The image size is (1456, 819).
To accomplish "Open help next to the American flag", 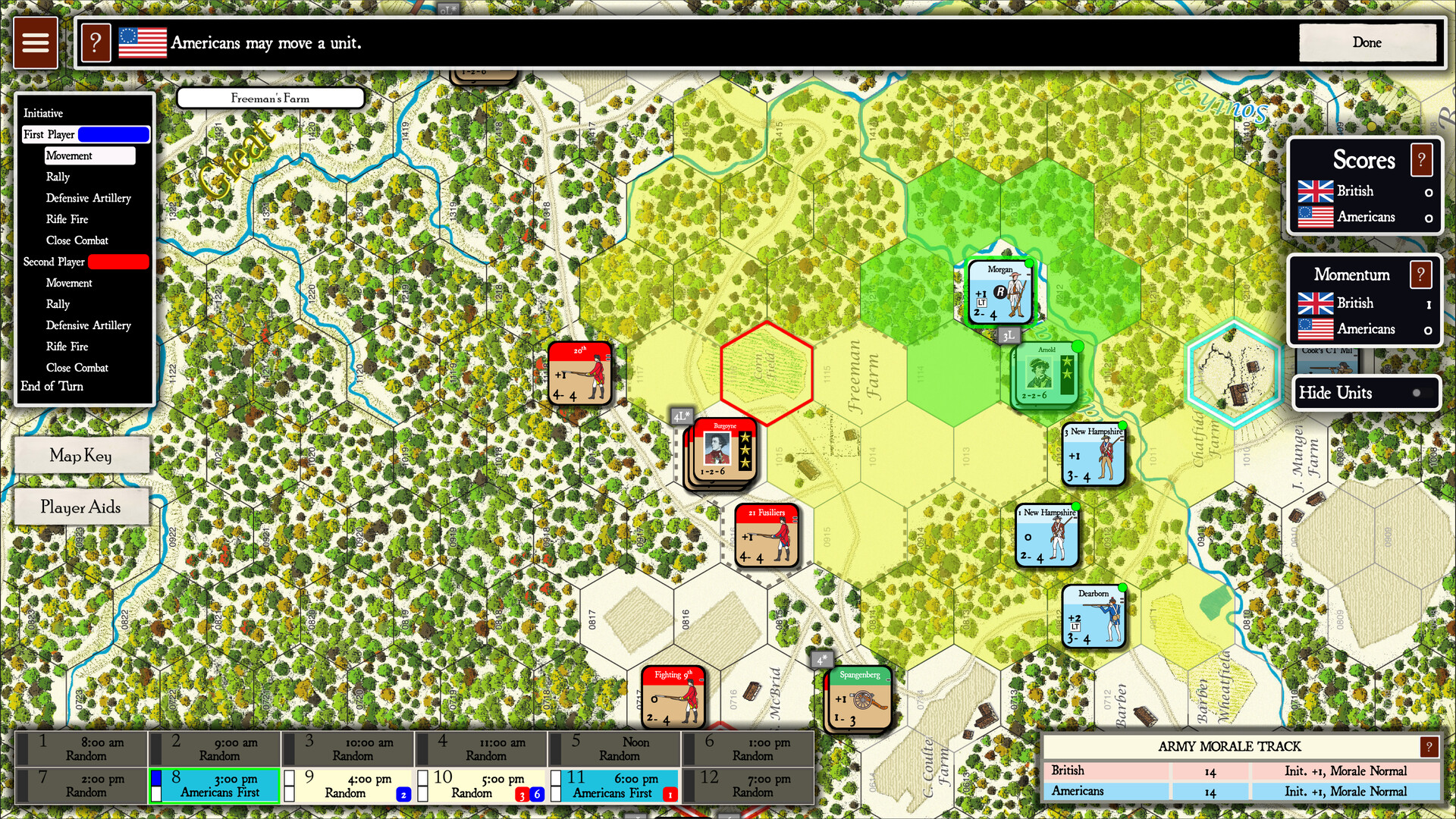I will point(96,42).
